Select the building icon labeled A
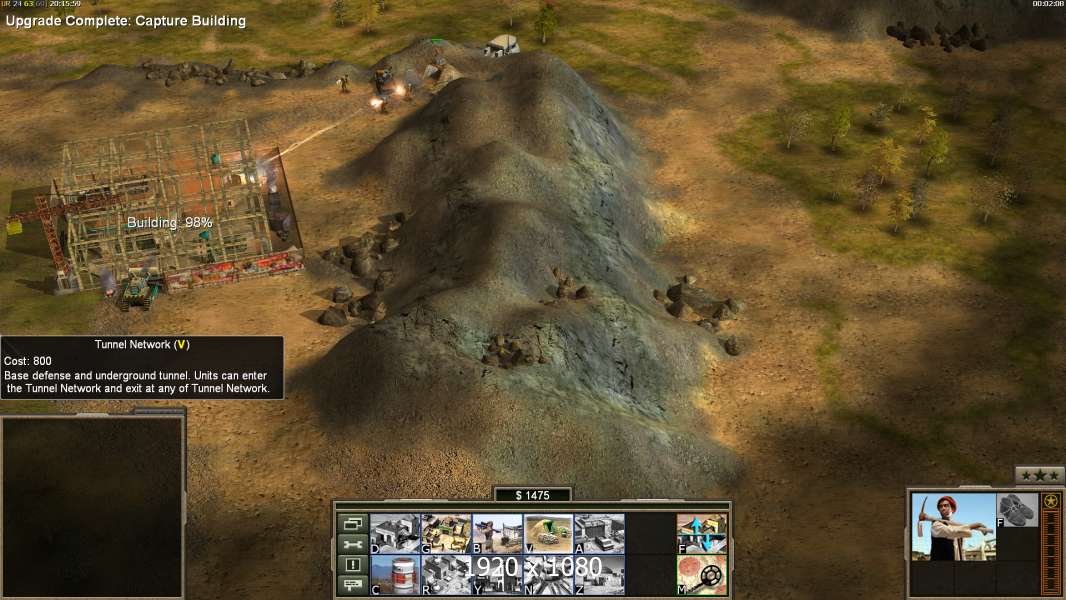1066x600 pixels. pyautogui.click(x=599, y=533)
